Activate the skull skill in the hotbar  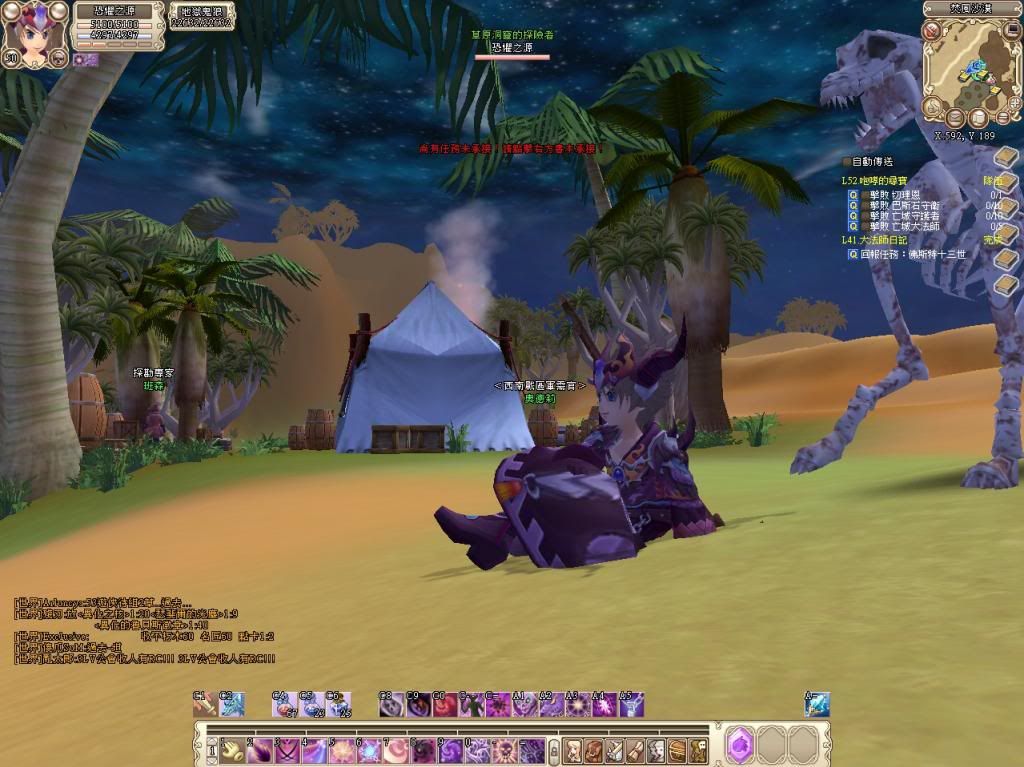coord(505,750)
